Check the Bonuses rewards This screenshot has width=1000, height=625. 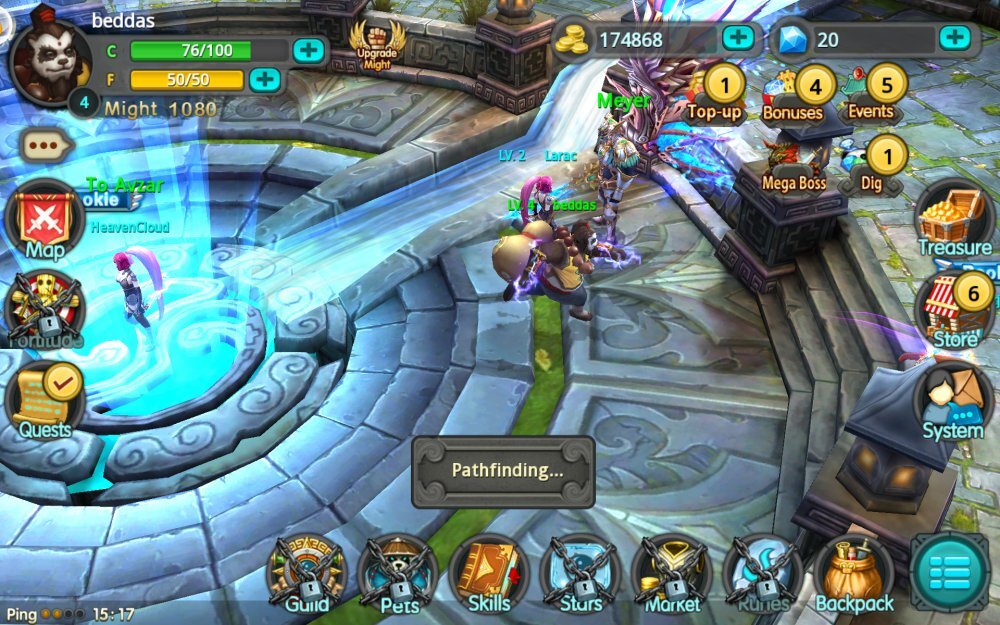pos(797,93)
